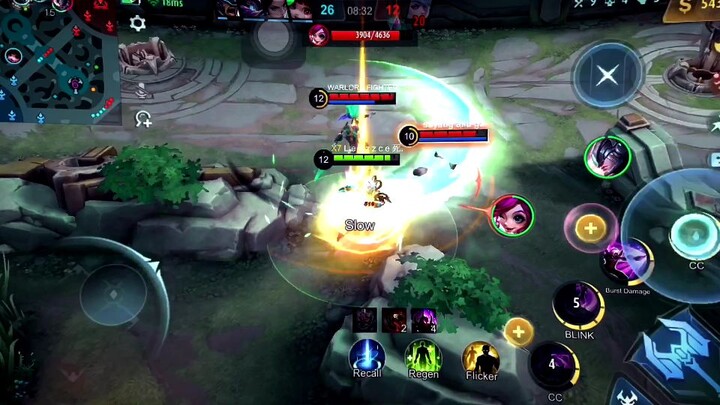Tap the plus button above the cooldown CC skill

(x=518, y=331)
